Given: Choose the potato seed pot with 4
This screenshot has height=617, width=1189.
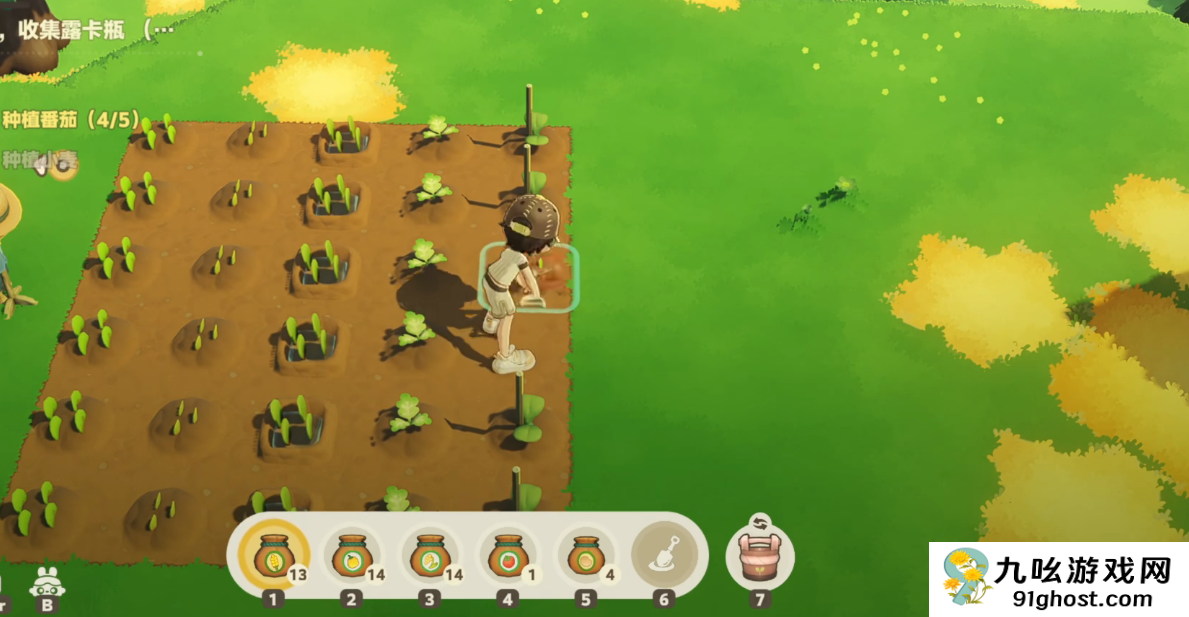Looking at the screenshot, I should pyautogui.click(x=585, y=555).
